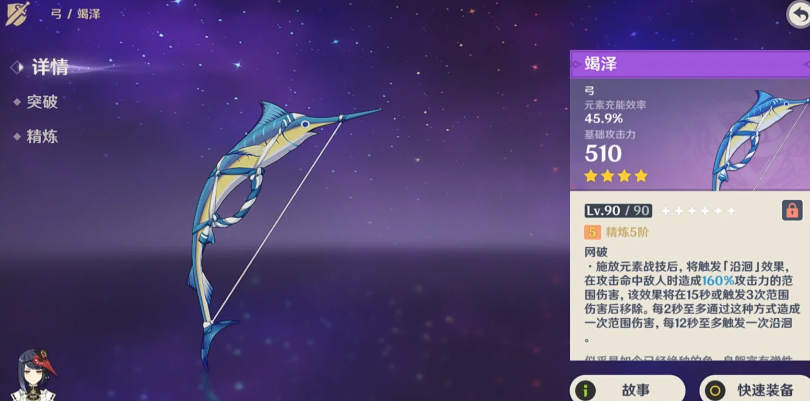Open the 详情 details tab

(49, 68)
